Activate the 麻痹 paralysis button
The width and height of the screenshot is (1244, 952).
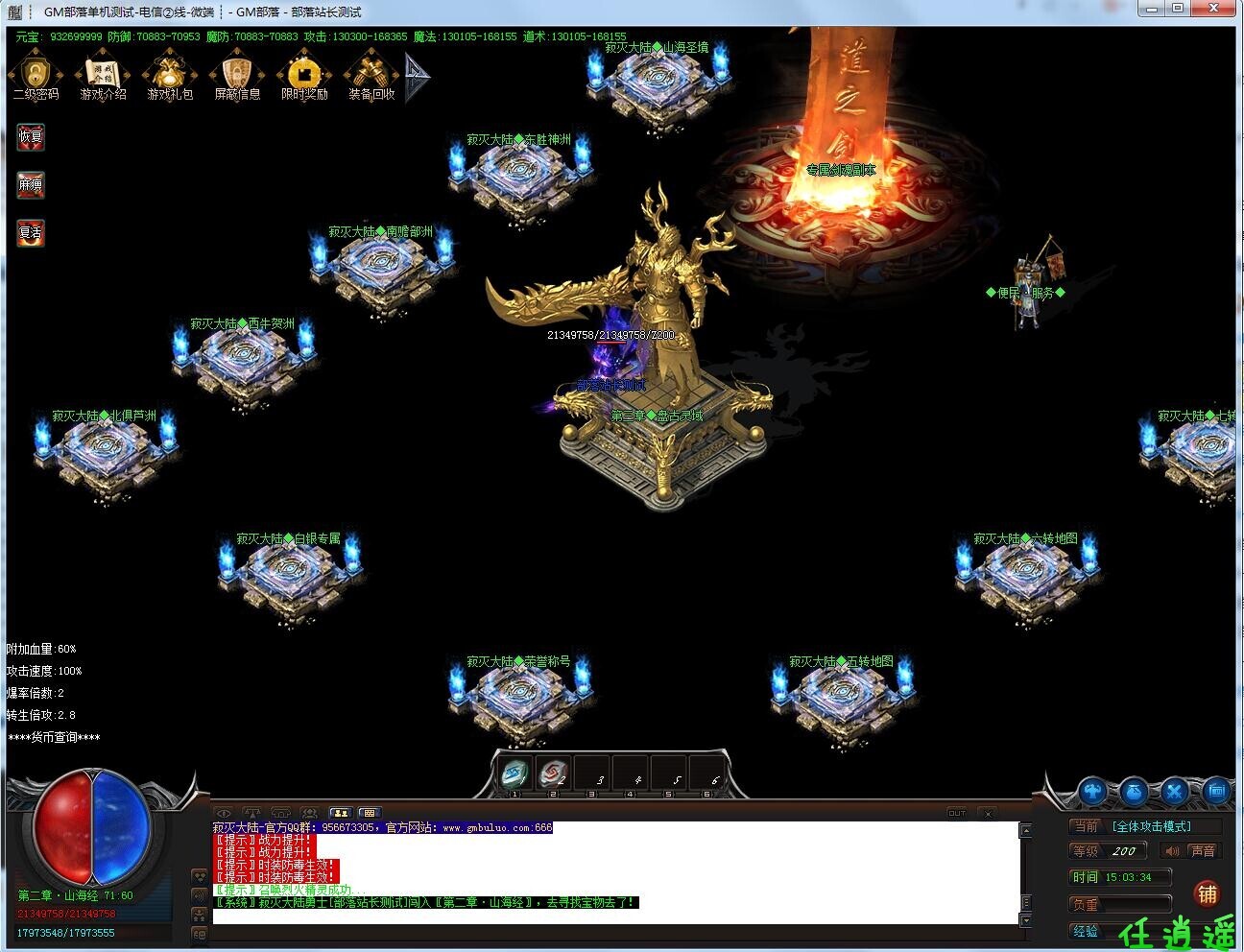point(31,184)
